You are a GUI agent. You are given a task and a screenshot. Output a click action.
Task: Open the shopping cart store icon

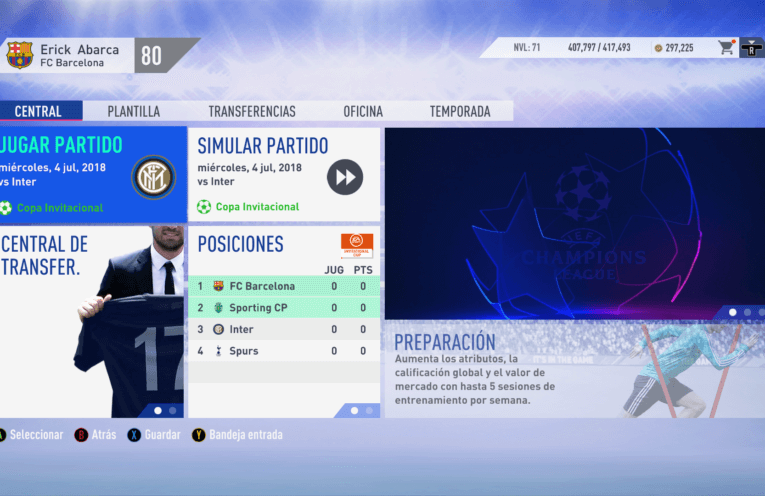tap(725, 47)
